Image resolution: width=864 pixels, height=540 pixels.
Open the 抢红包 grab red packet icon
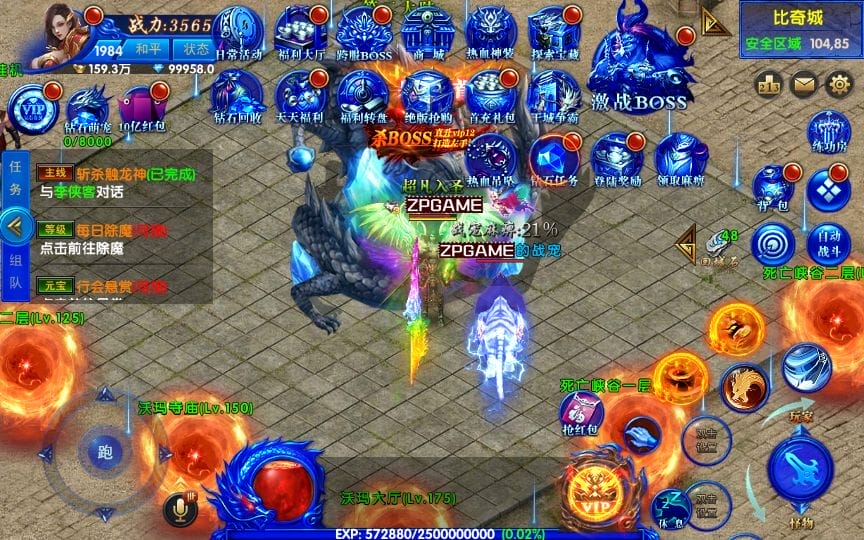click(581, 410)
